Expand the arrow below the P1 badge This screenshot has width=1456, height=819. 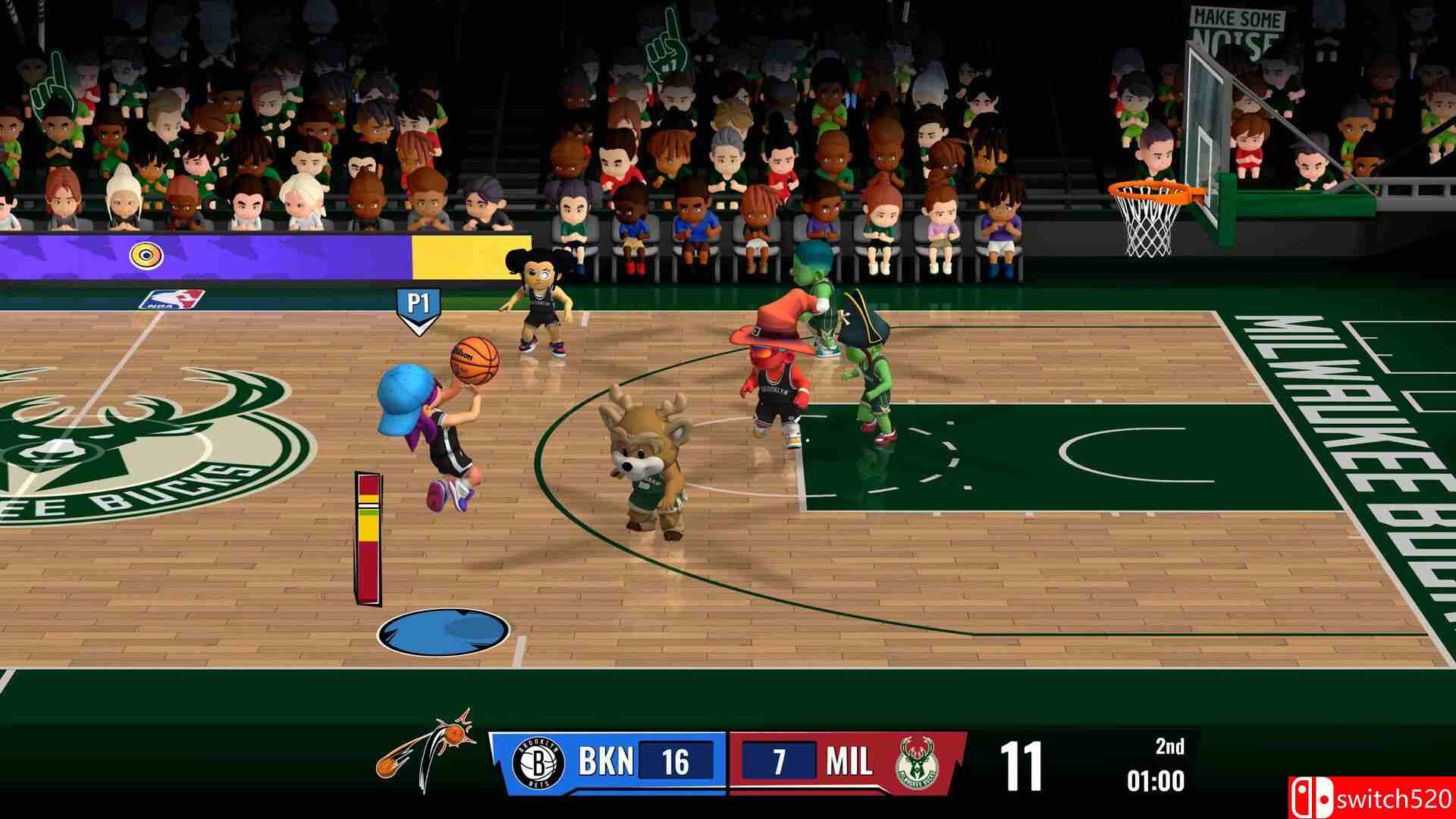[x=419, y=328]
